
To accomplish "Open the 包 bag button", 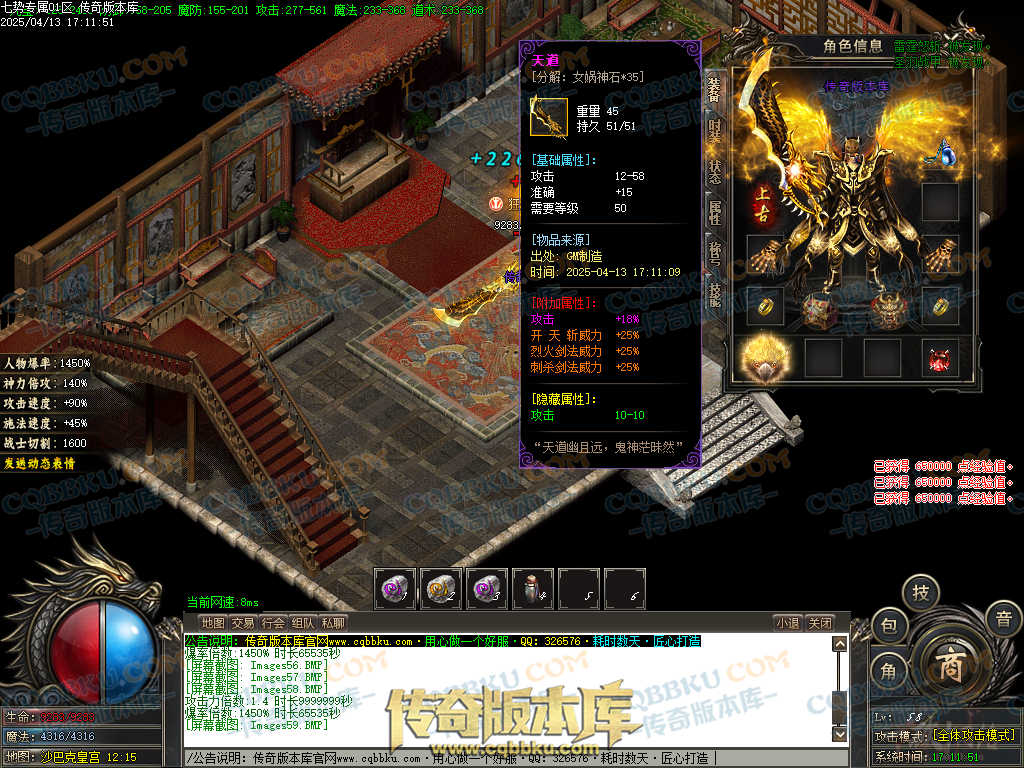I will point(888,626).
